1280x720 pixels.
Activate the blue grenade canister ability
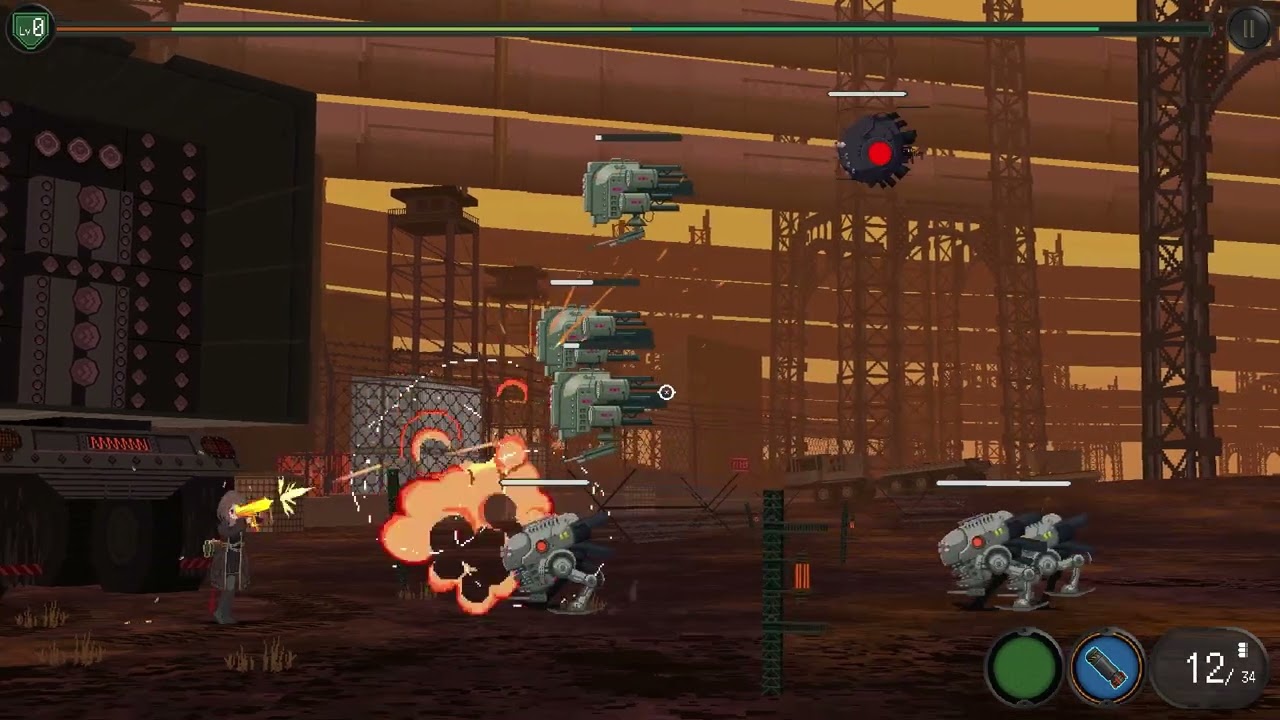[x=1107, y=666]
